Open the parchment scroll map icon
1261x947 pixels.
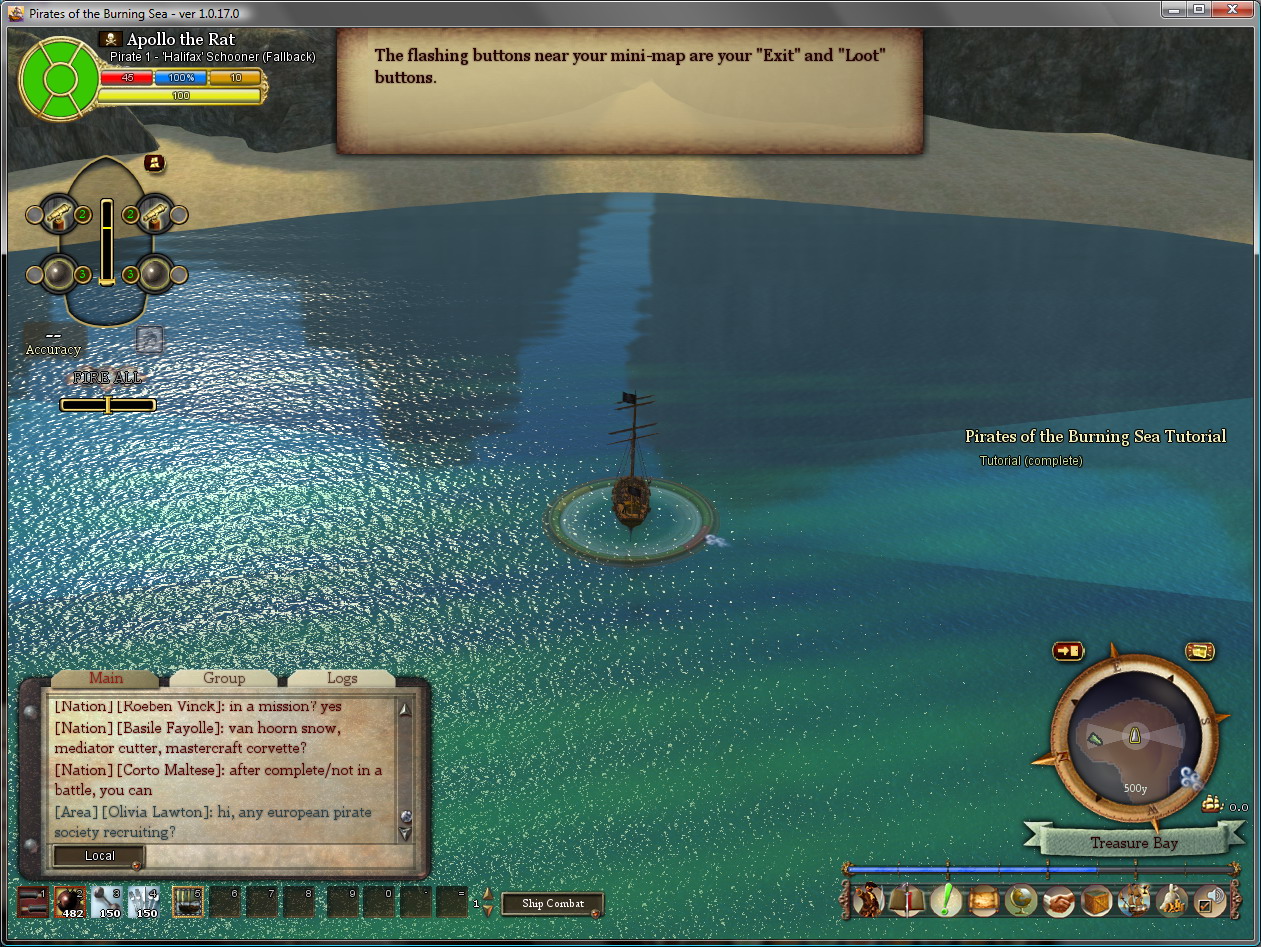click(982, 900)
